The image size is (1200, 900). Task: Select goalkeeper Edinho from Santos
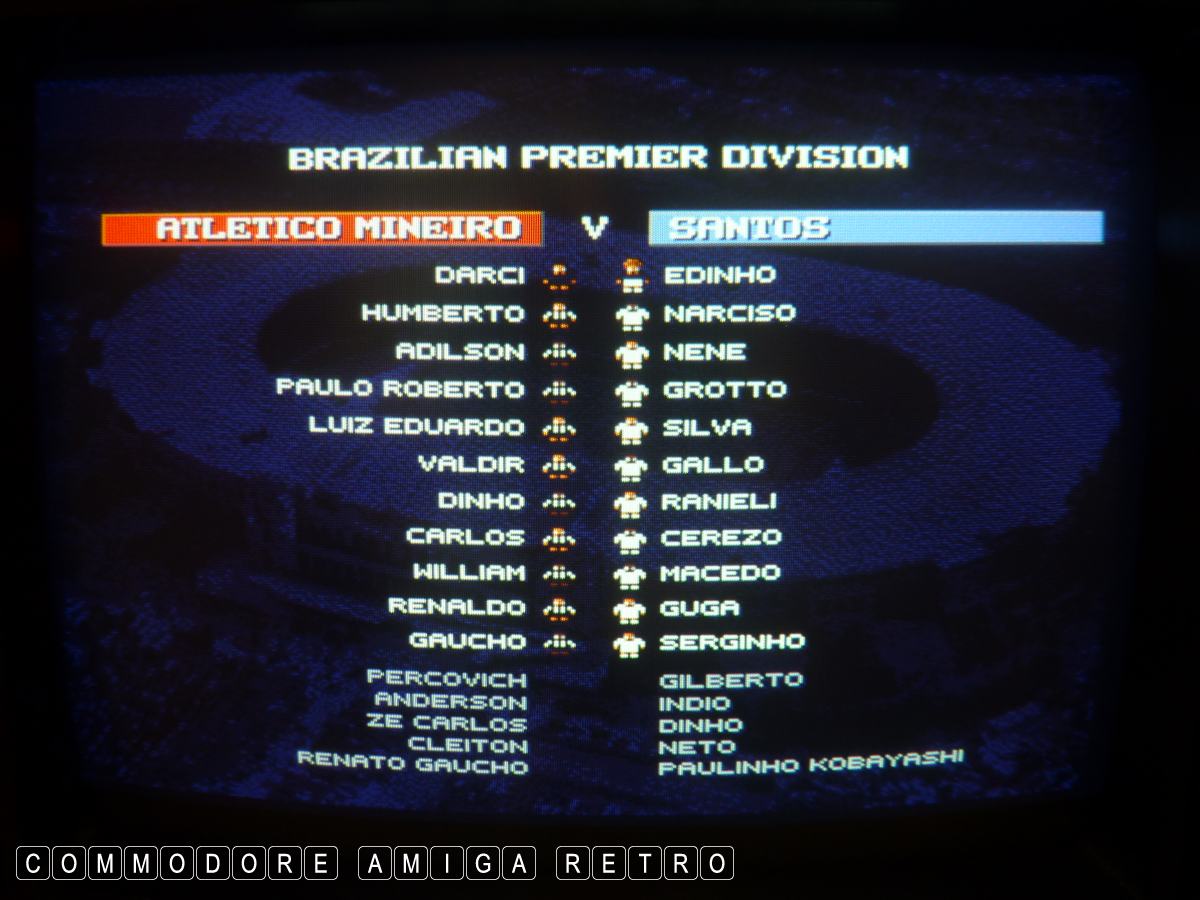(x=719, y=275)
